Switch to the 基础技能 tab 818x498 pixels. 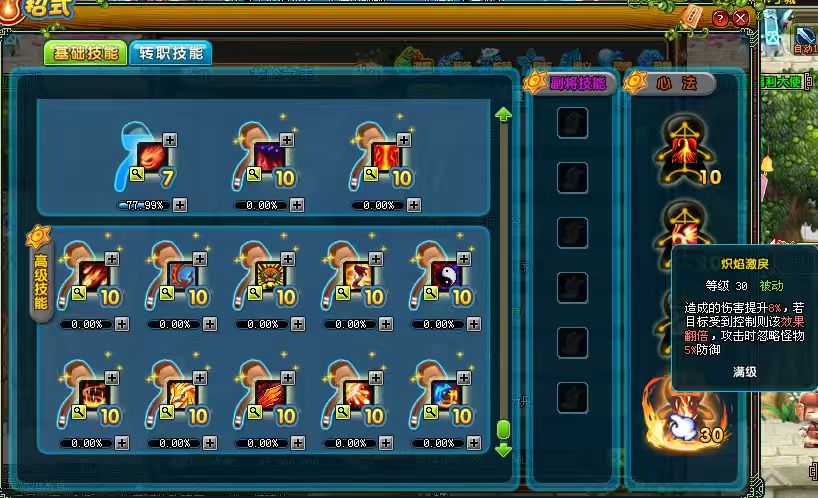pos(83,53)
